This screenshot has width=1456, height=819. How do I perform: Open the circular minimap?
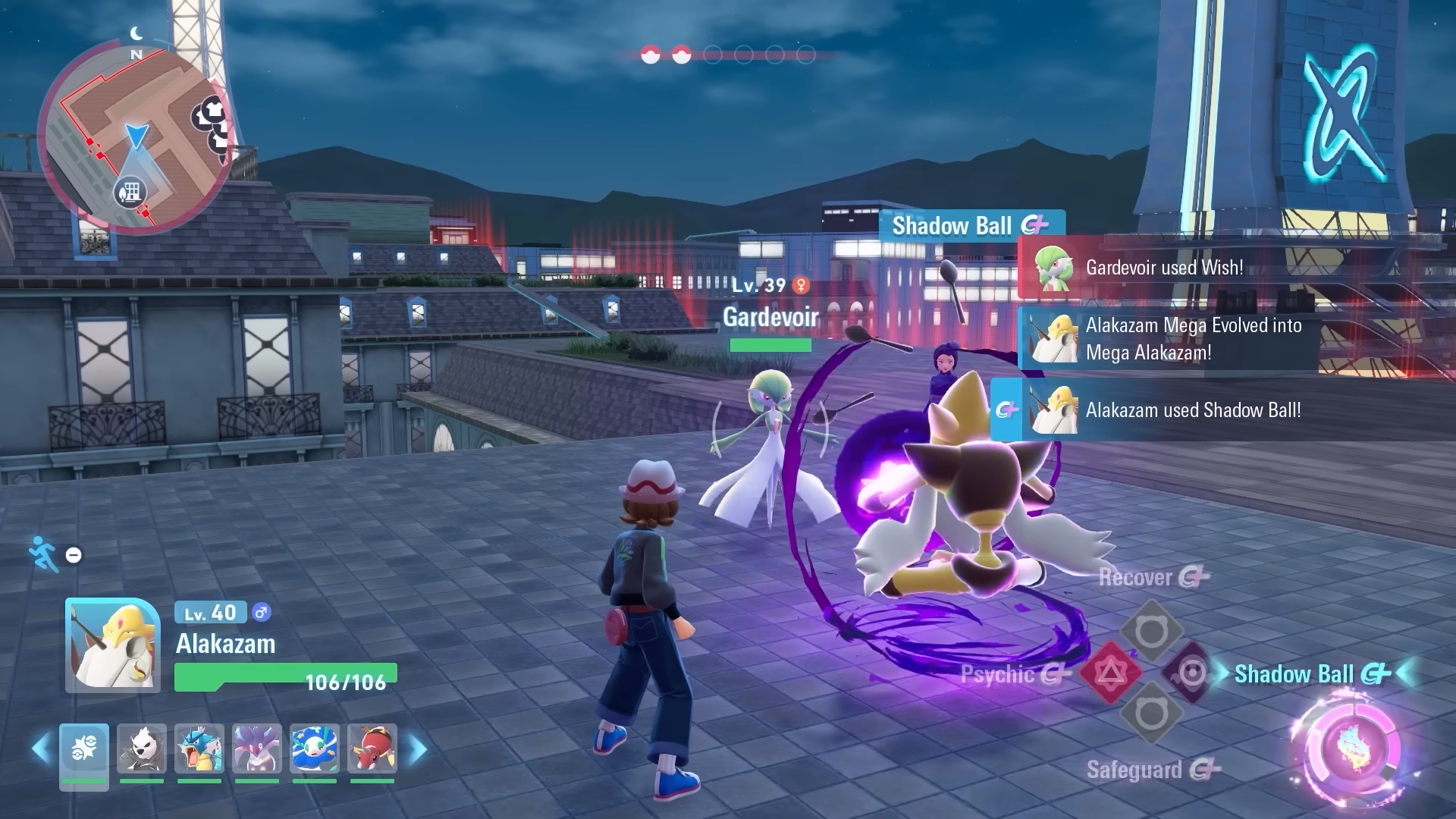[x=135, y=136]
